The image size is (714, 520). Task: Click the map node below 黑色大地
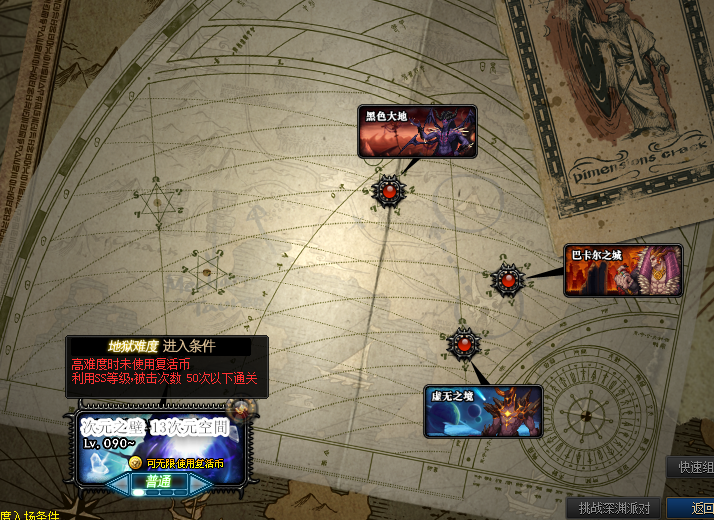[x=387, y=189]
